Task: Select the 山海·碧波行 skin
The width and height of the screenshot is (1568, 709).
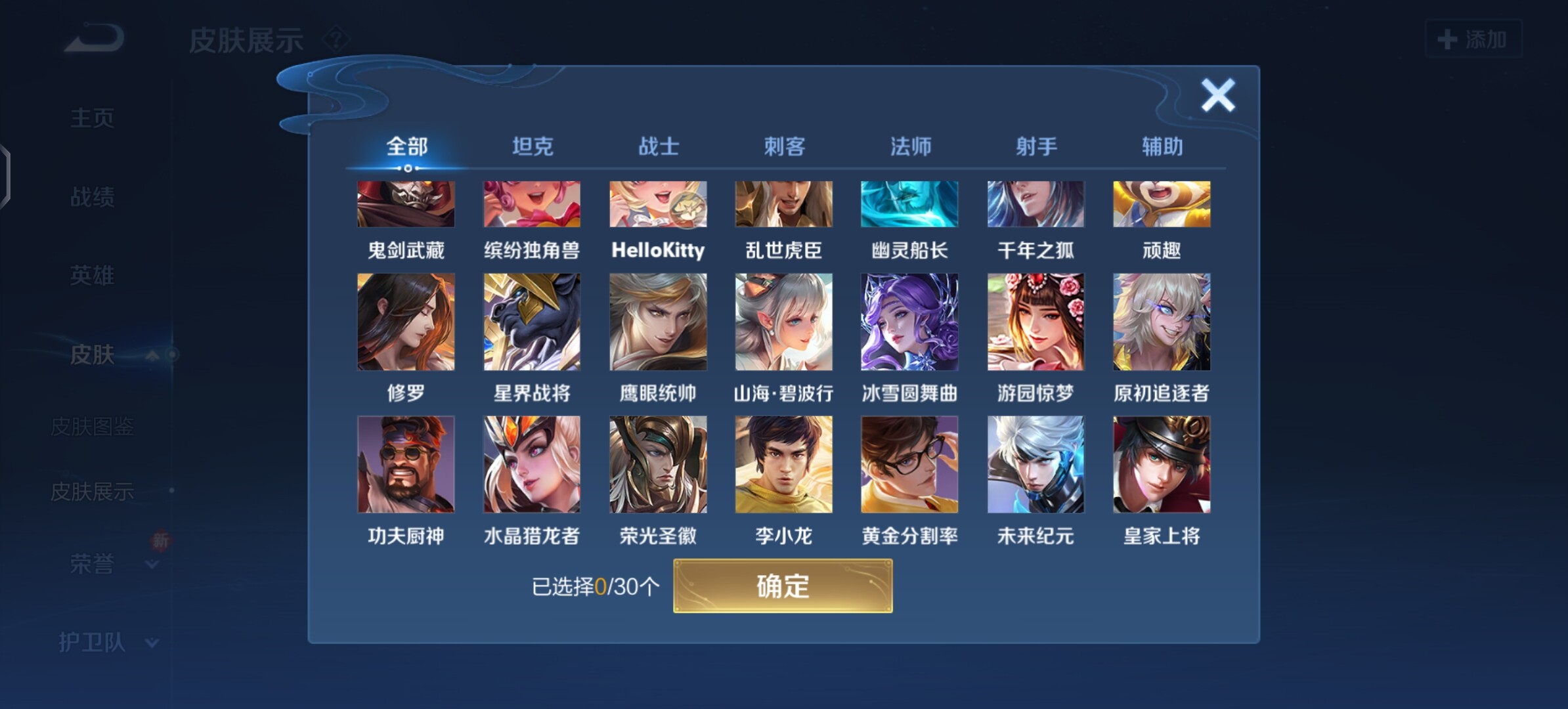Action: pos(784,322)
